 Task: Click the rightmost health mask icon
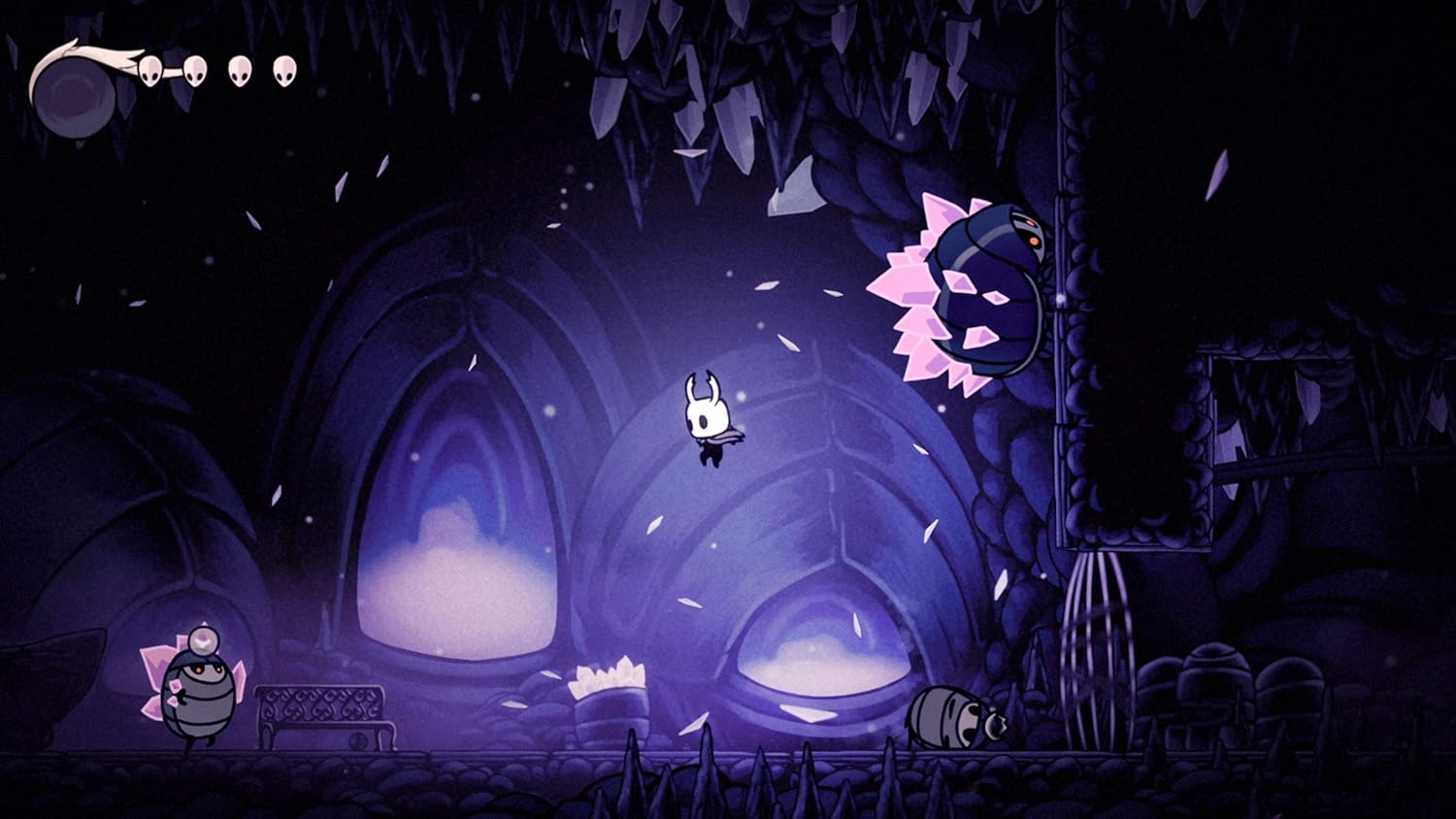(x=283, y=70)
